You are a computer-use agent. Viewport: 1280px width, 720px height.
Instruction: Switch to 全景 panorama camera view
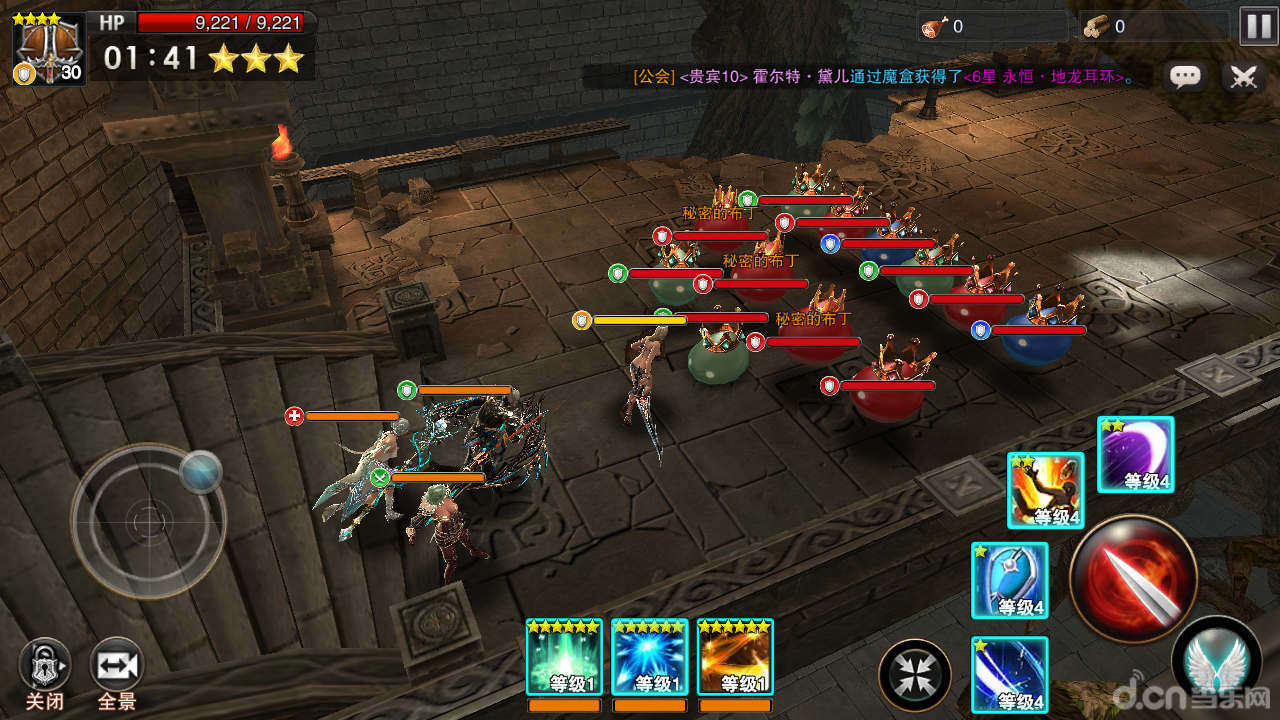pos(117,665)
